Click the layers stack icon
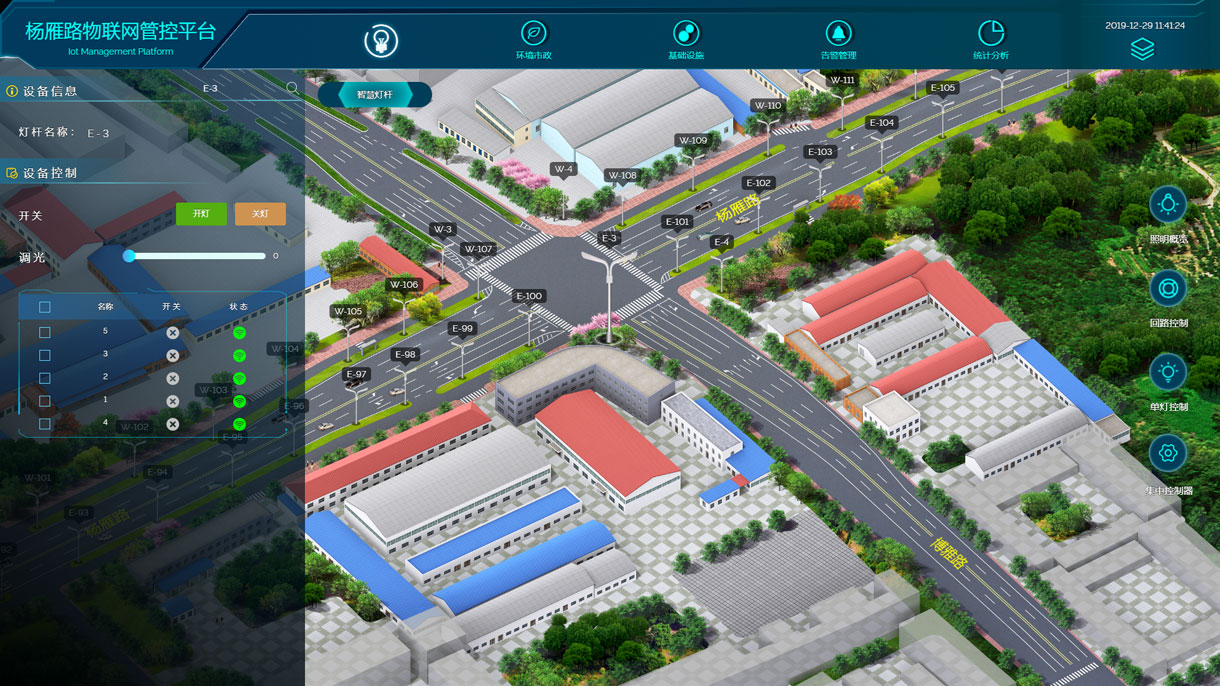 1142,50
